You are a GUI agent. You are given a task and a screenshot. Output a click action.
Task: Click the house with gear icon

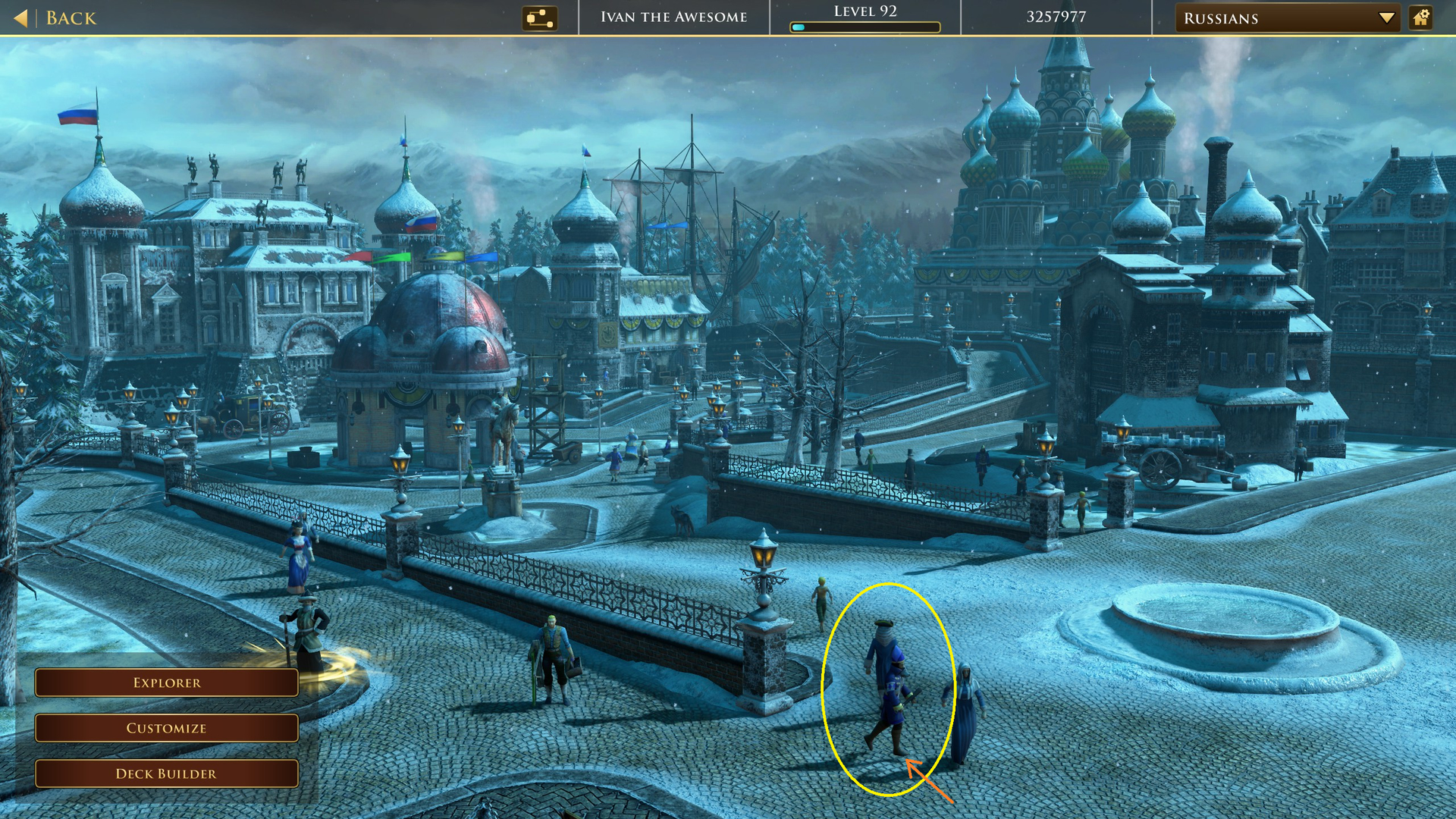pos(1421,17)
